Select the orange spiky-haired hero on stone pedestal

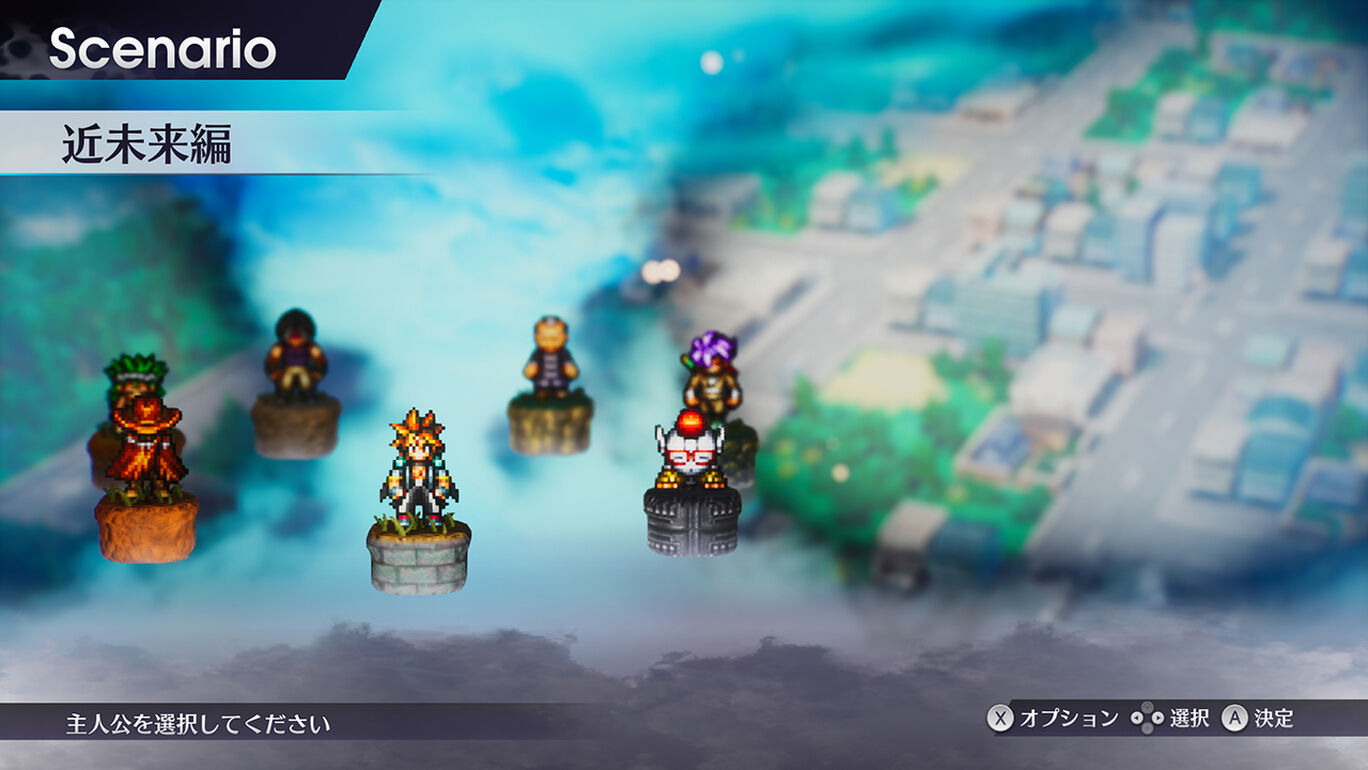point(418,470)
